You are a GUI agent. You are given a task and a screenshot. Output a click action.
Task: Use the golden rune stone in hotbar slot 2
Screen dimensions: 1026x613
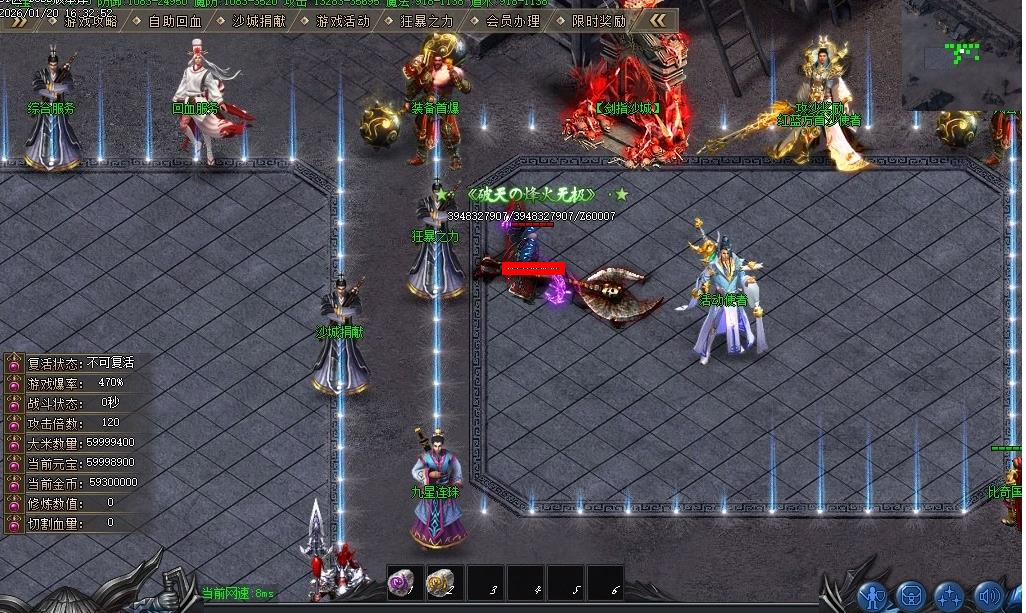pos(444,583)
